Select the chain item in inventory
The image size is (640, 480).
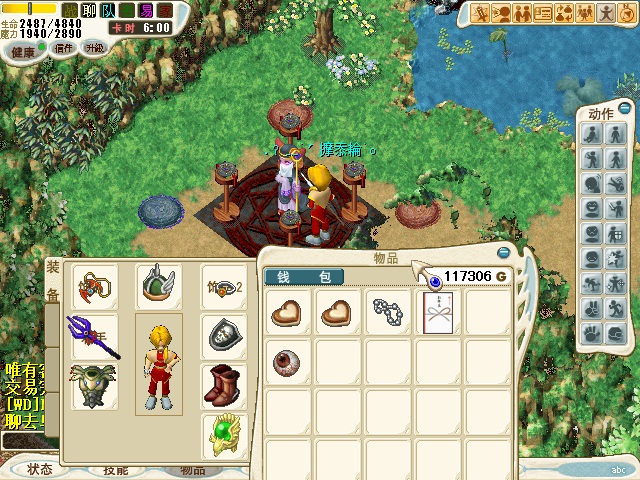click(388, 312)
